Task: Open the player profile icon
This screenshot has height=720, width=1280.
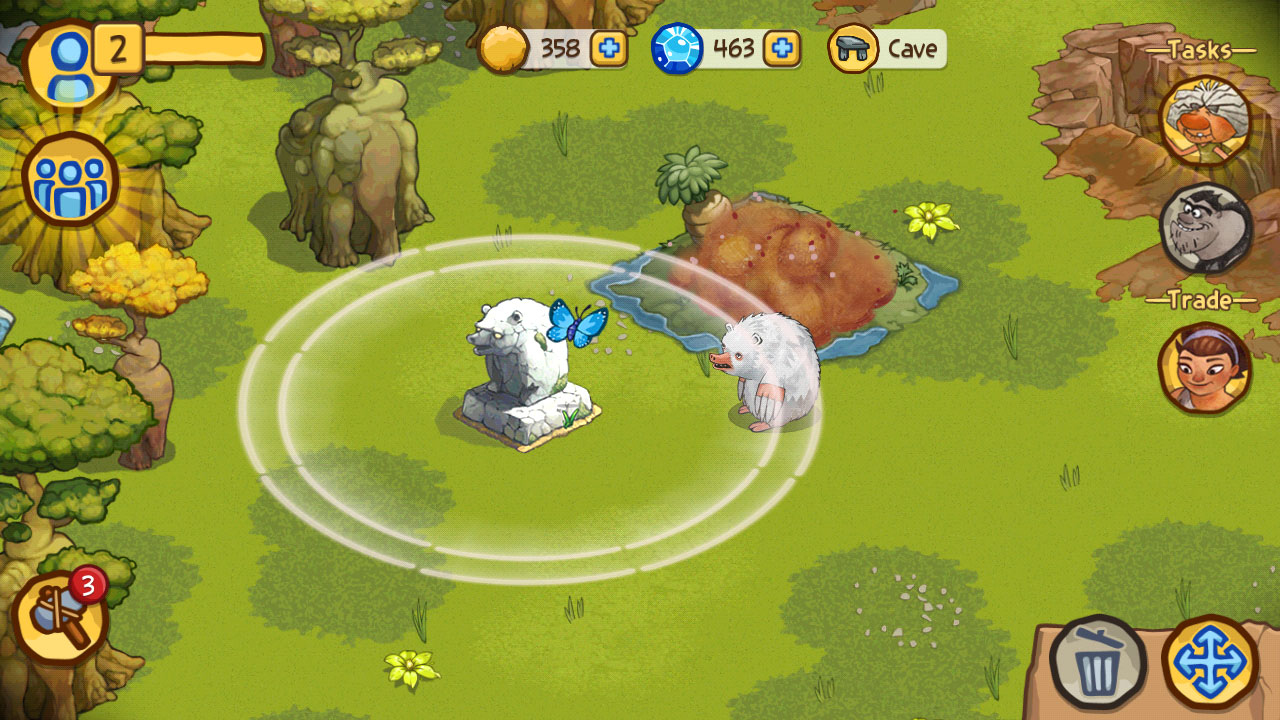Action: [x=68, y=62]
